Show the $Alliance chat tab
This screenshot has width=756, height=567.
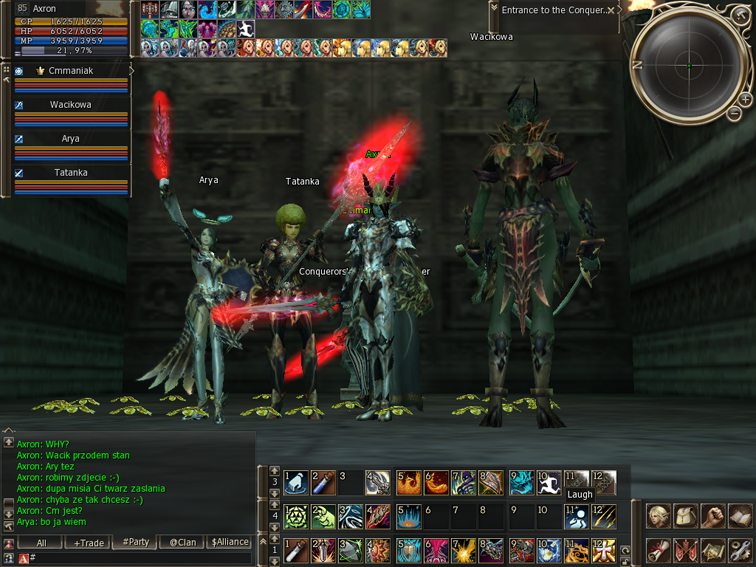click(230, 542)
